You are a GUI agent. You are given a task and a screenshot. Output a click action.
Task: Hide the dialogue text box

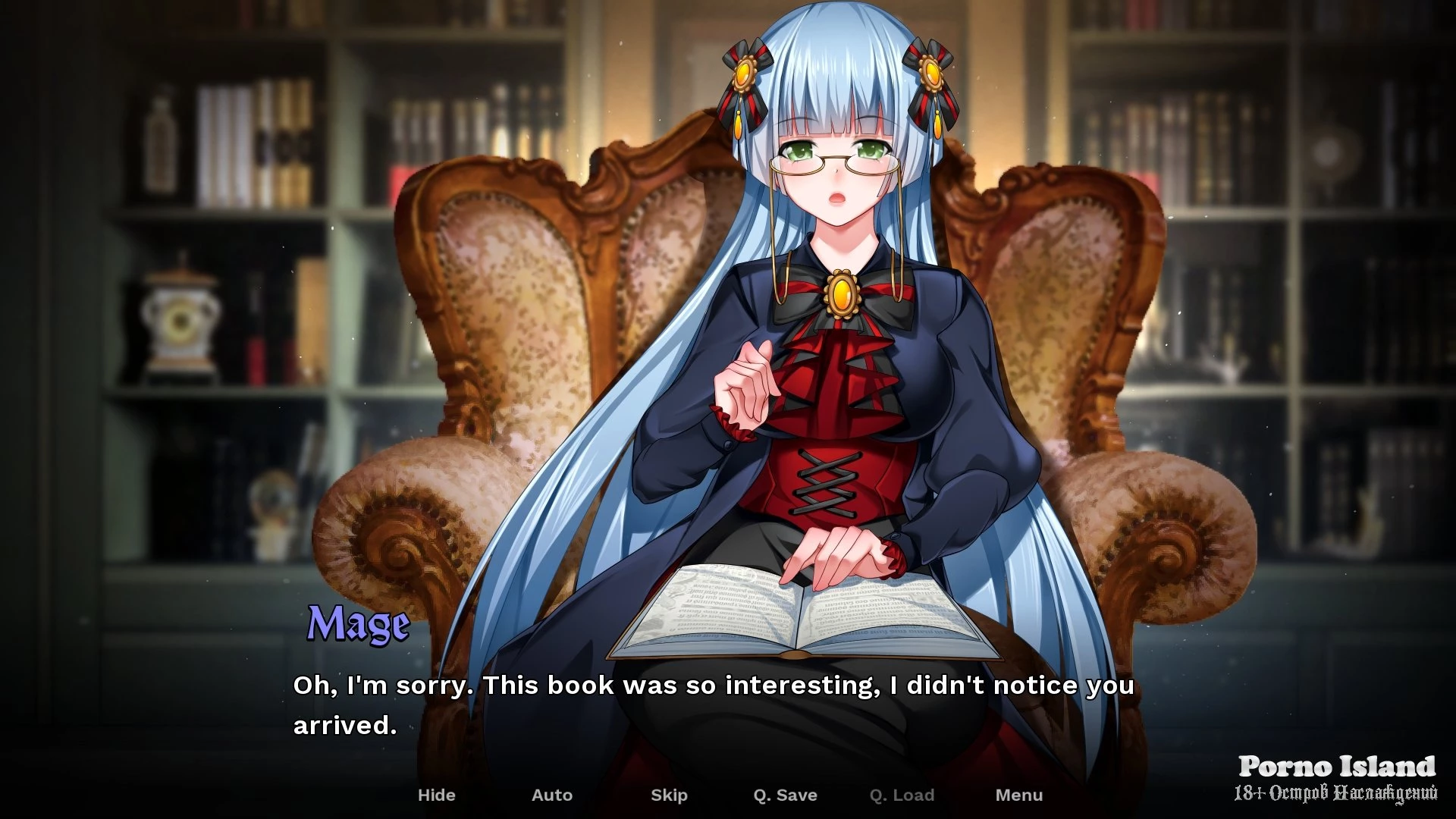coord(436,795)
